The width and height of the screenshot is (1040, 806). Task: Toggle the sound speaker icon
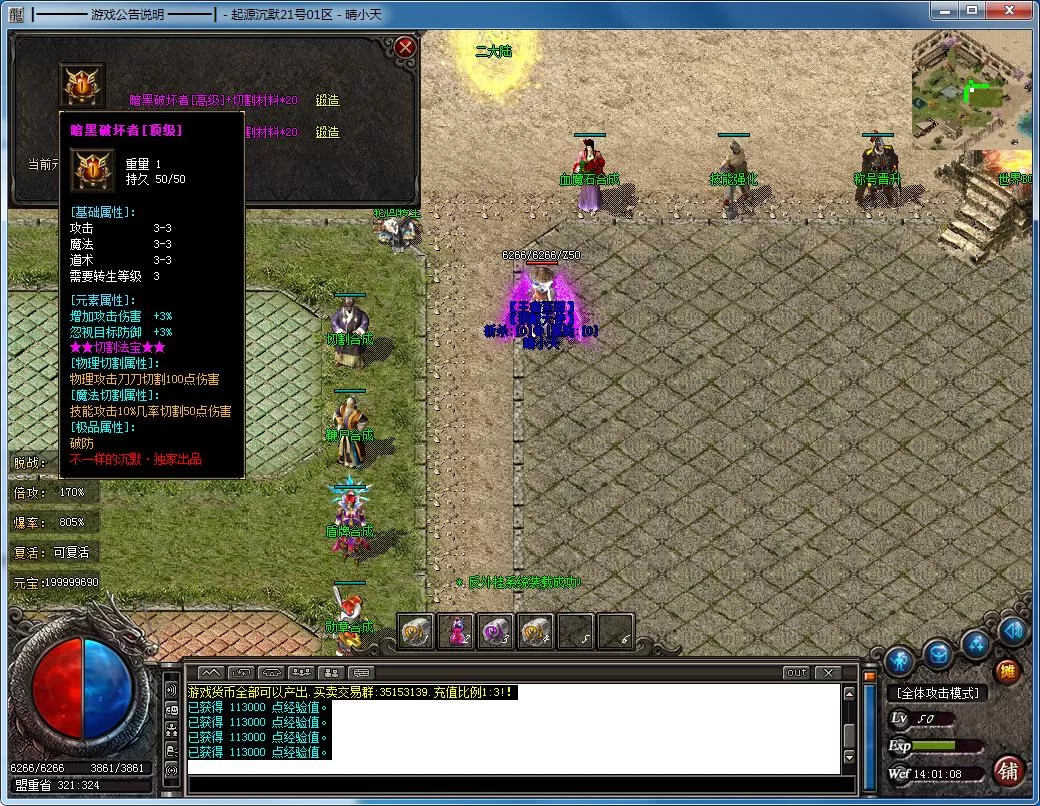click(1013, 630)
